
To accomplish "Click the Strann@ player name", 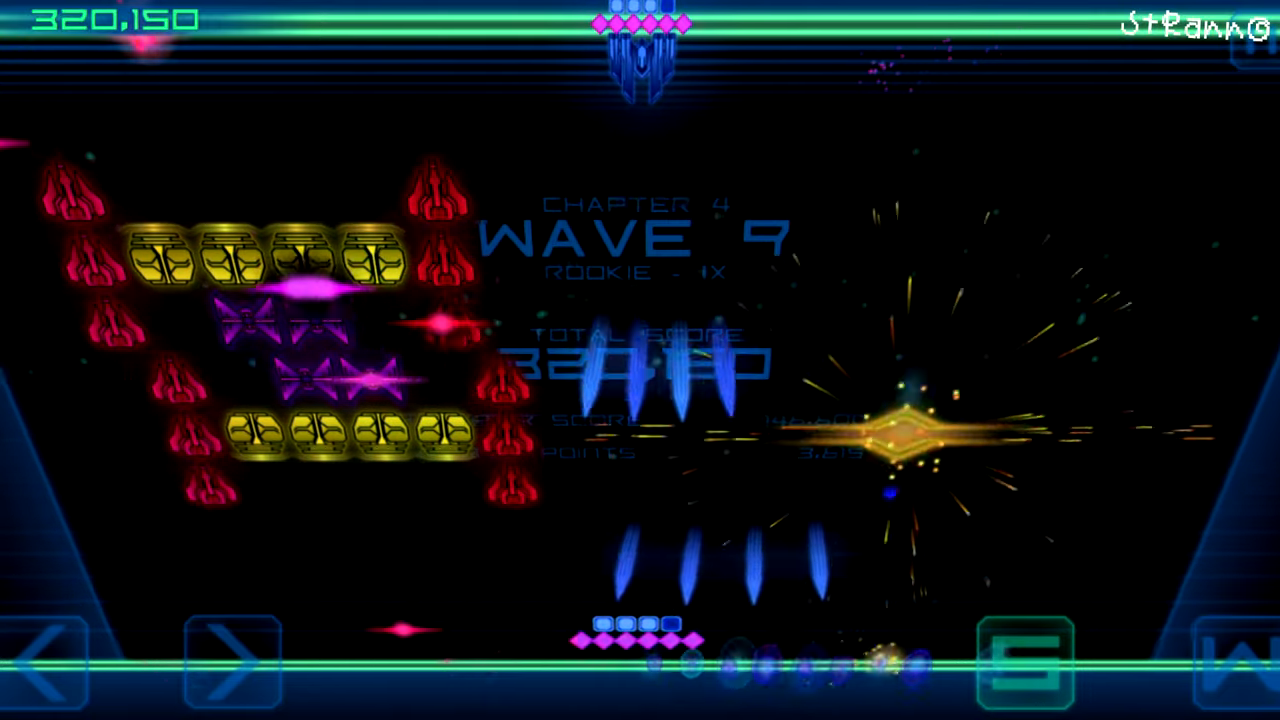I will [x=1195, y=22].
